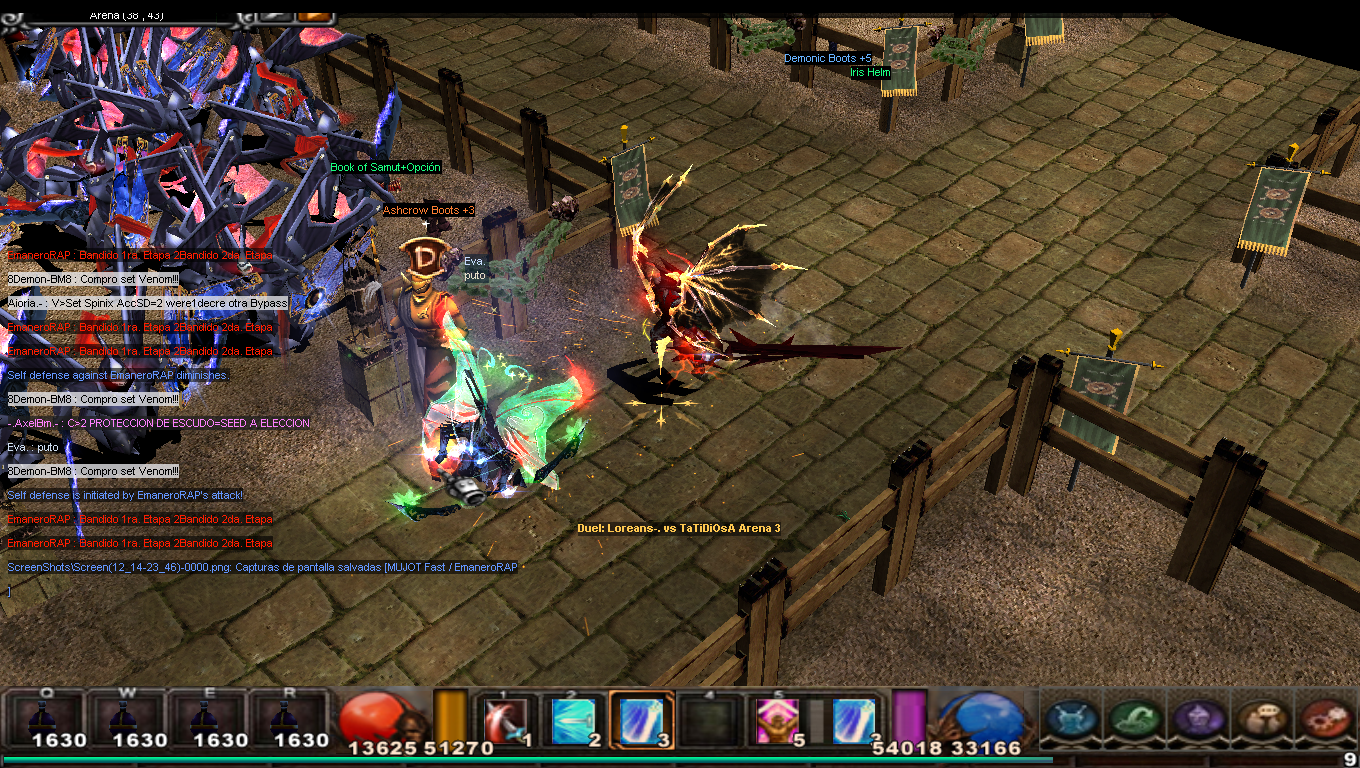Activate the pink muscular figure buff in slot 5
Image resolution: width=1360 pixels, height=768 pixels.
(x=776, y=719)
